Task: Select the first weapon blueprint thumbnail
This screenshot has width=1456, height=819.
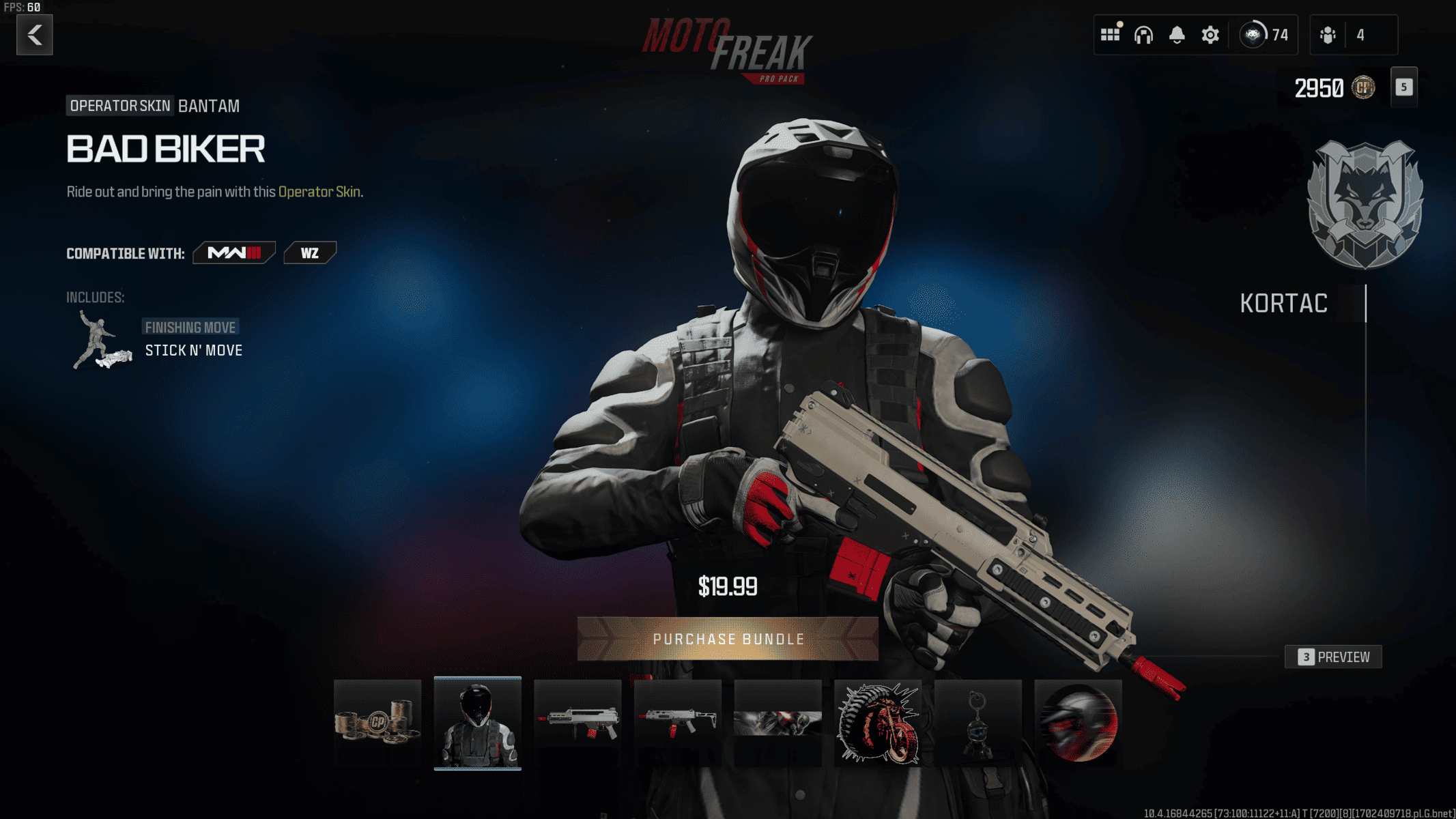Action: (577, 723)
